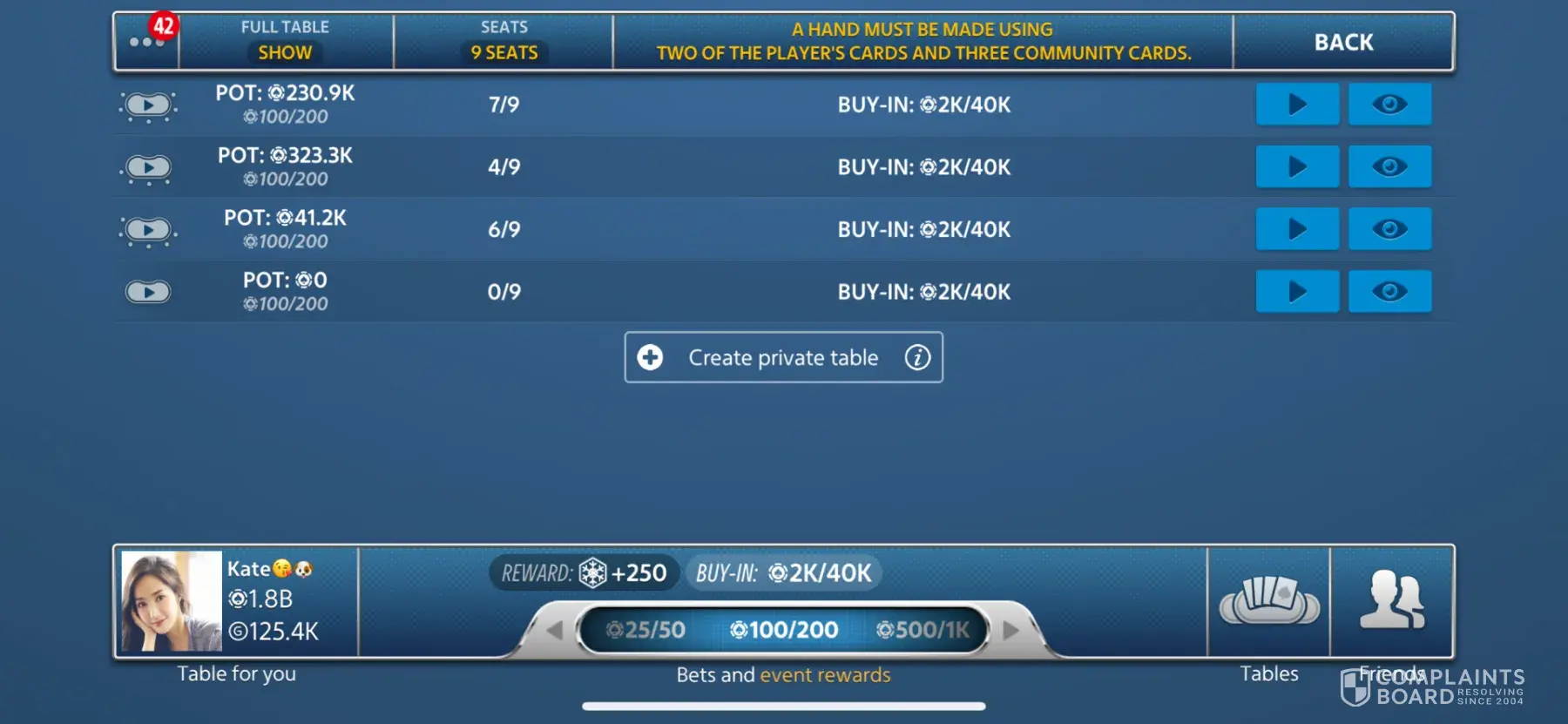This screenshot has width=1568, height=724.
Task: Spectate the table with 230.9K pot
Action: pos(1389,105)
